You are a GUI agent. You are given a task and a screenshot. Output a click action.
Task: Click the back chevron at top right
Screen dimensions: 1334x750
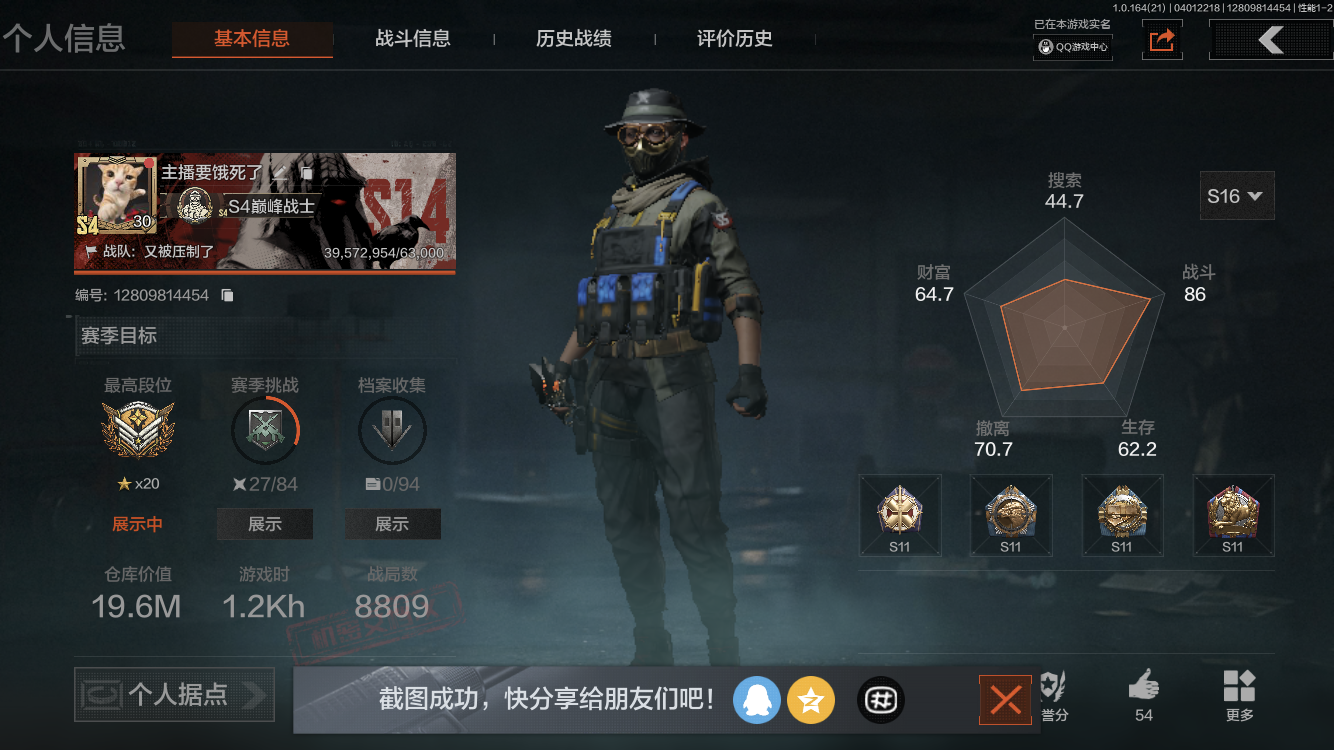1271,40
